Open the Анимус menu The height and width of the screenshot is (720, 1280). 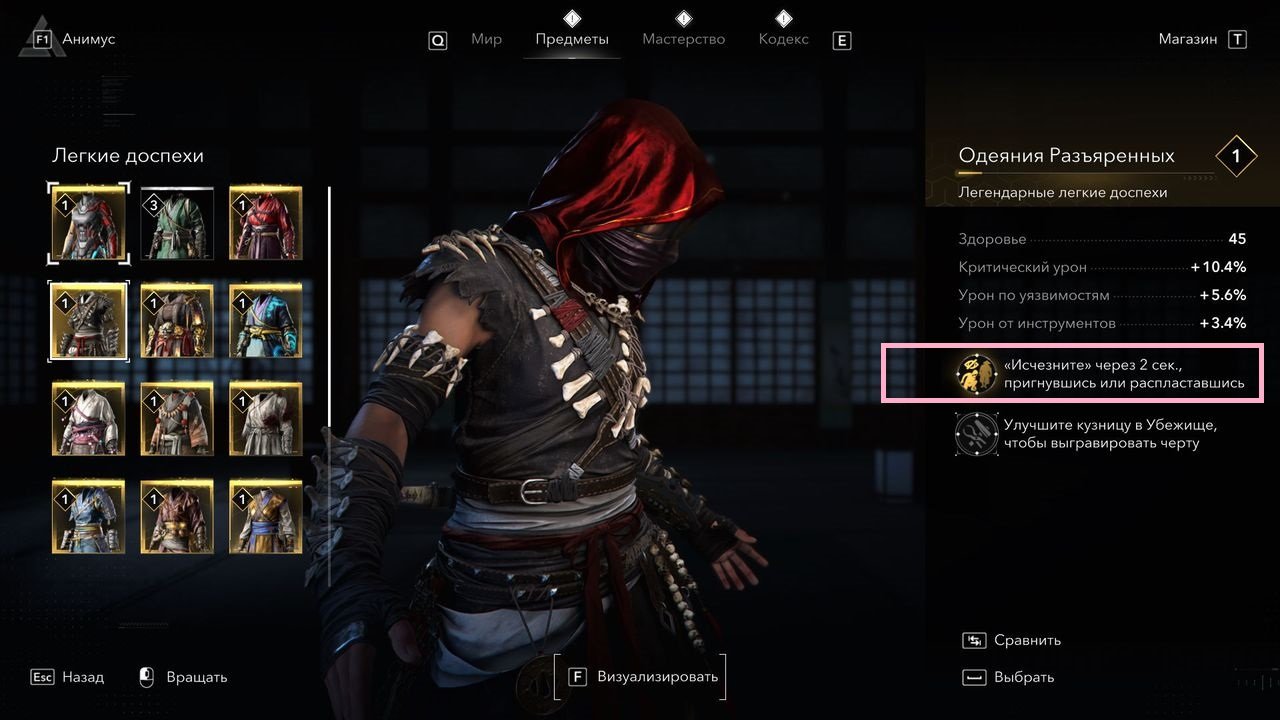(x=88, y=40)
